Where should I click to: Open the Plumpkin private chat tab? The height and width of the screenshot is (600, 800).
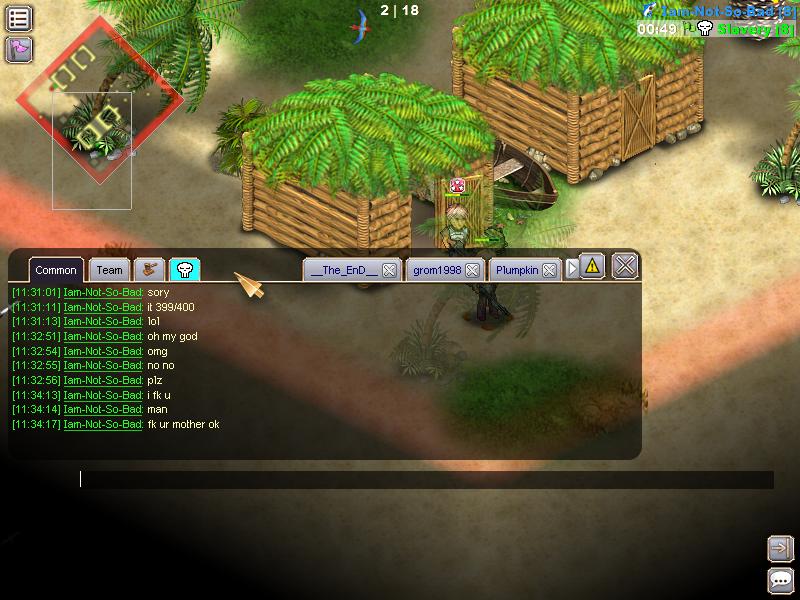point(517,270)
